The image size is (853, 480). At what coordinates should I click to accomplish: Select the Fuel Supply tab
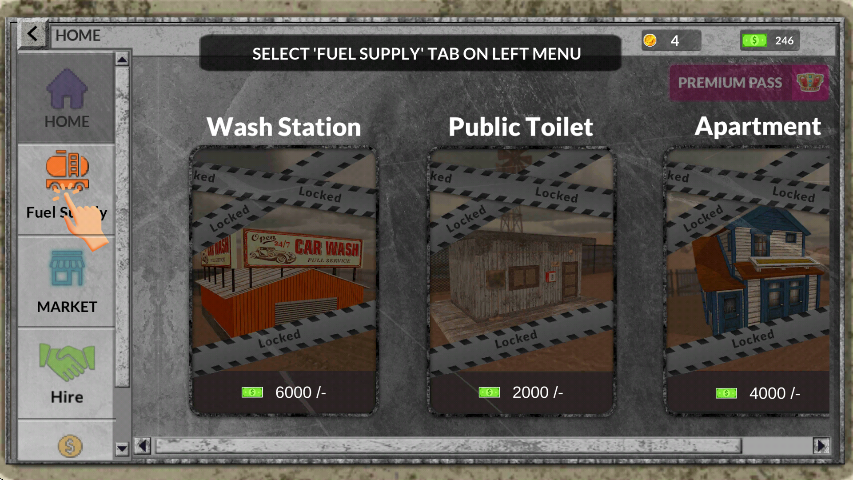pos(66,188)
